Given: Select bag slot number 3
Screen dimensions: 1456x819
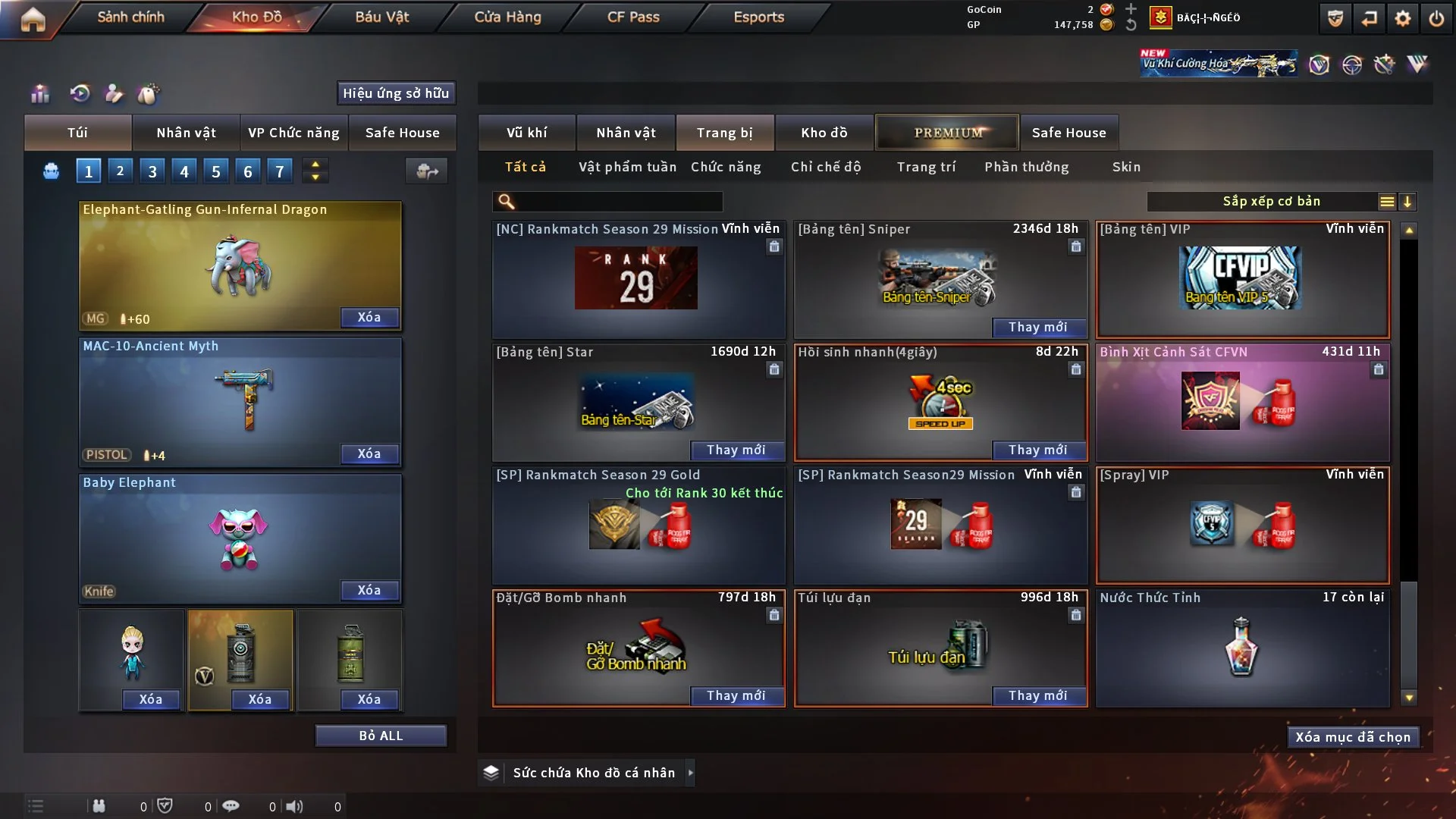Looking at the screenshot, I should [152, 171].
